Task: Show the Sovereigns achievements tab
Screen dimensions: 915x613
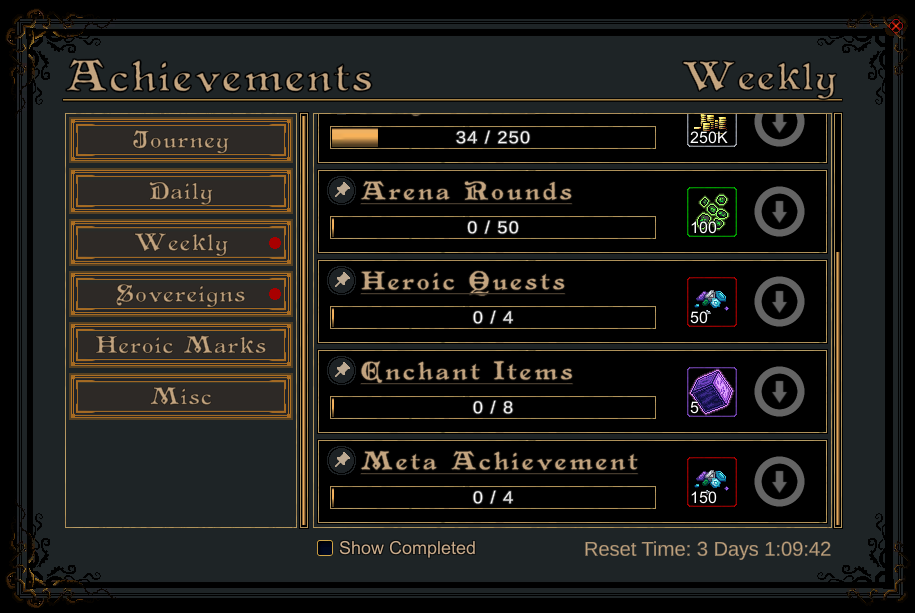Action: tap(181, 295)
